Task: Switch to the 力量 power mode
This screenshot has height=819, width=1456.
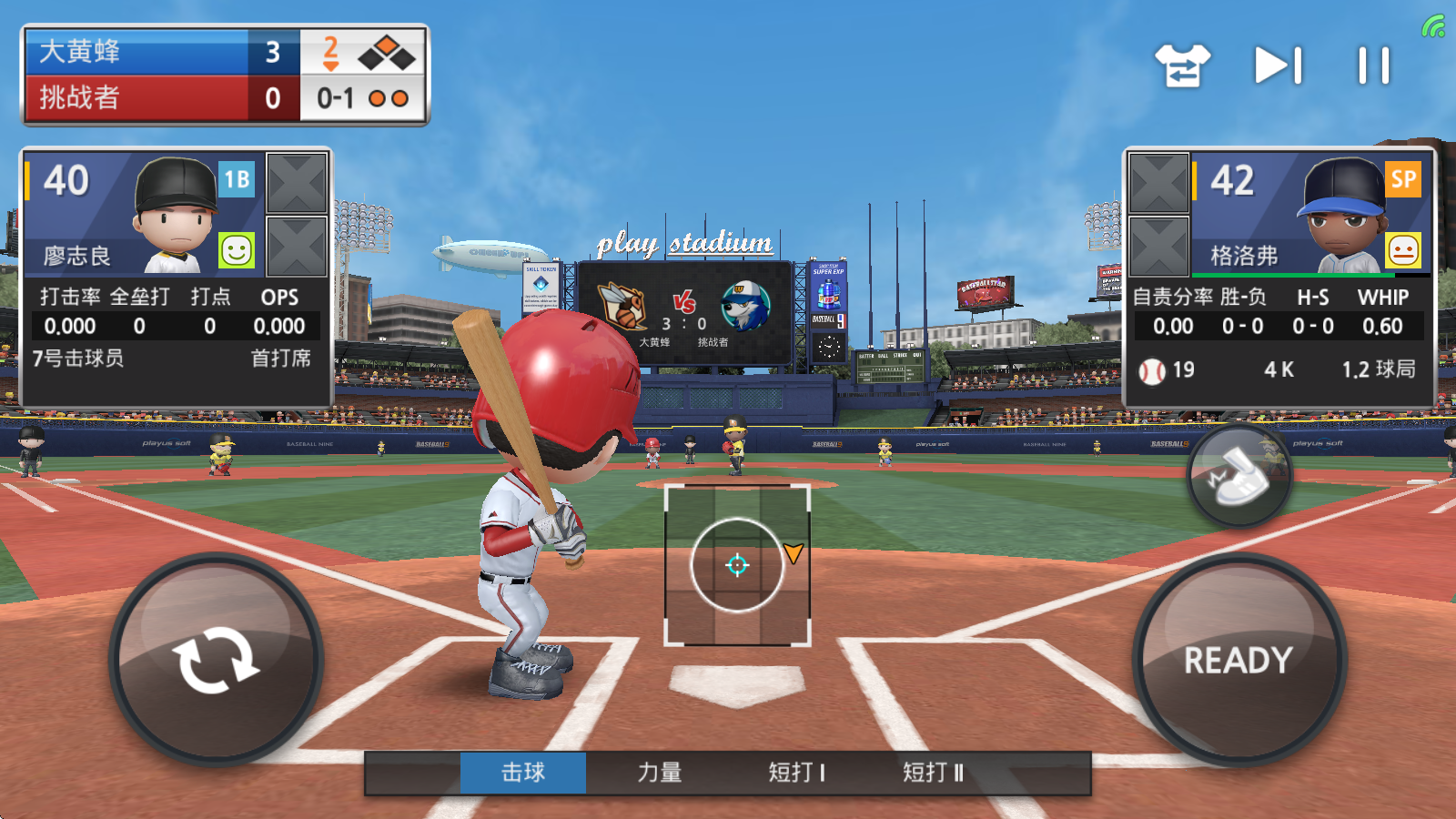Action: tap(660, 773)
